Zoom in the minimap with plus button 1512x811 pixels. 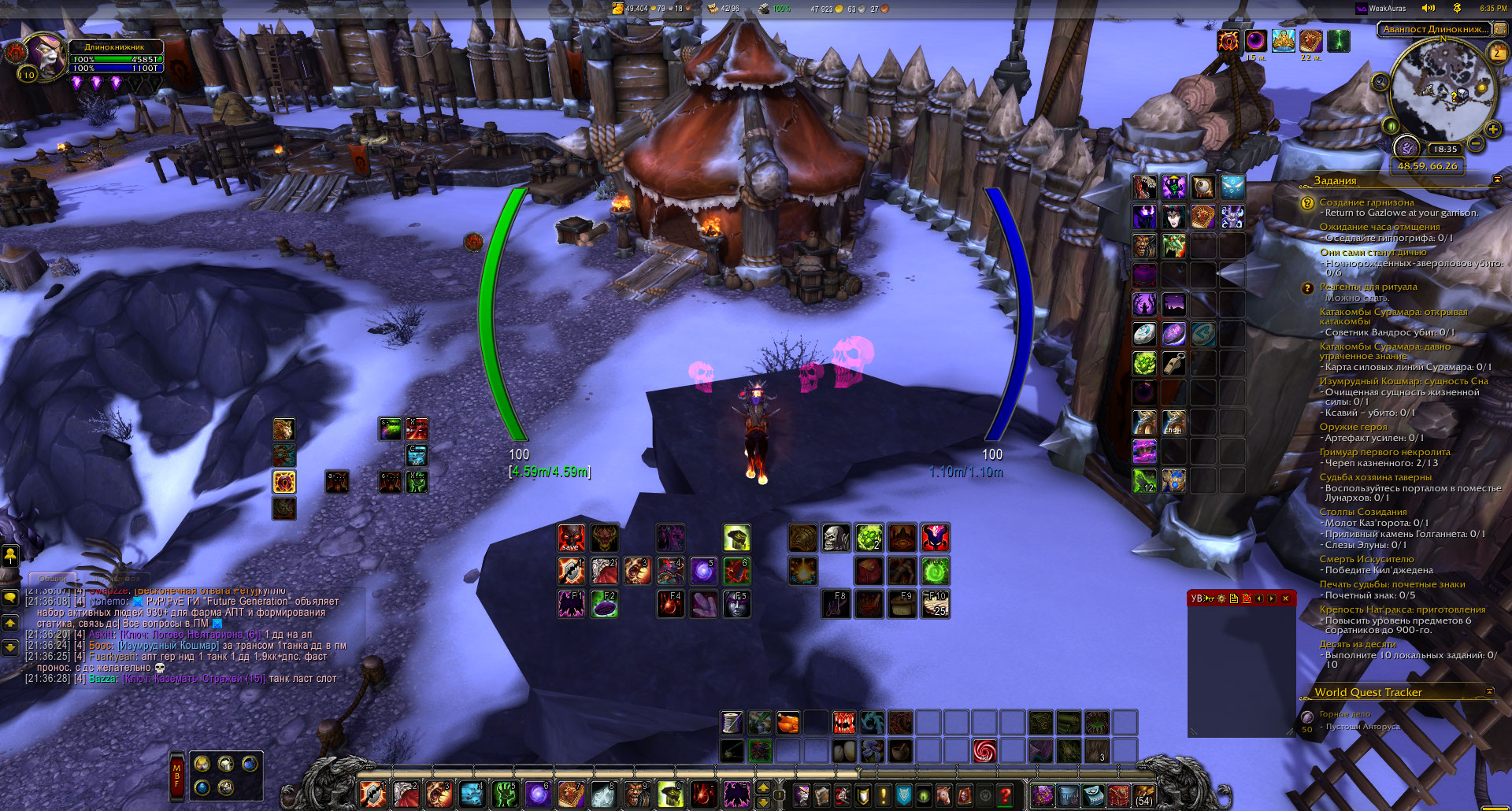click(1492, 129)
